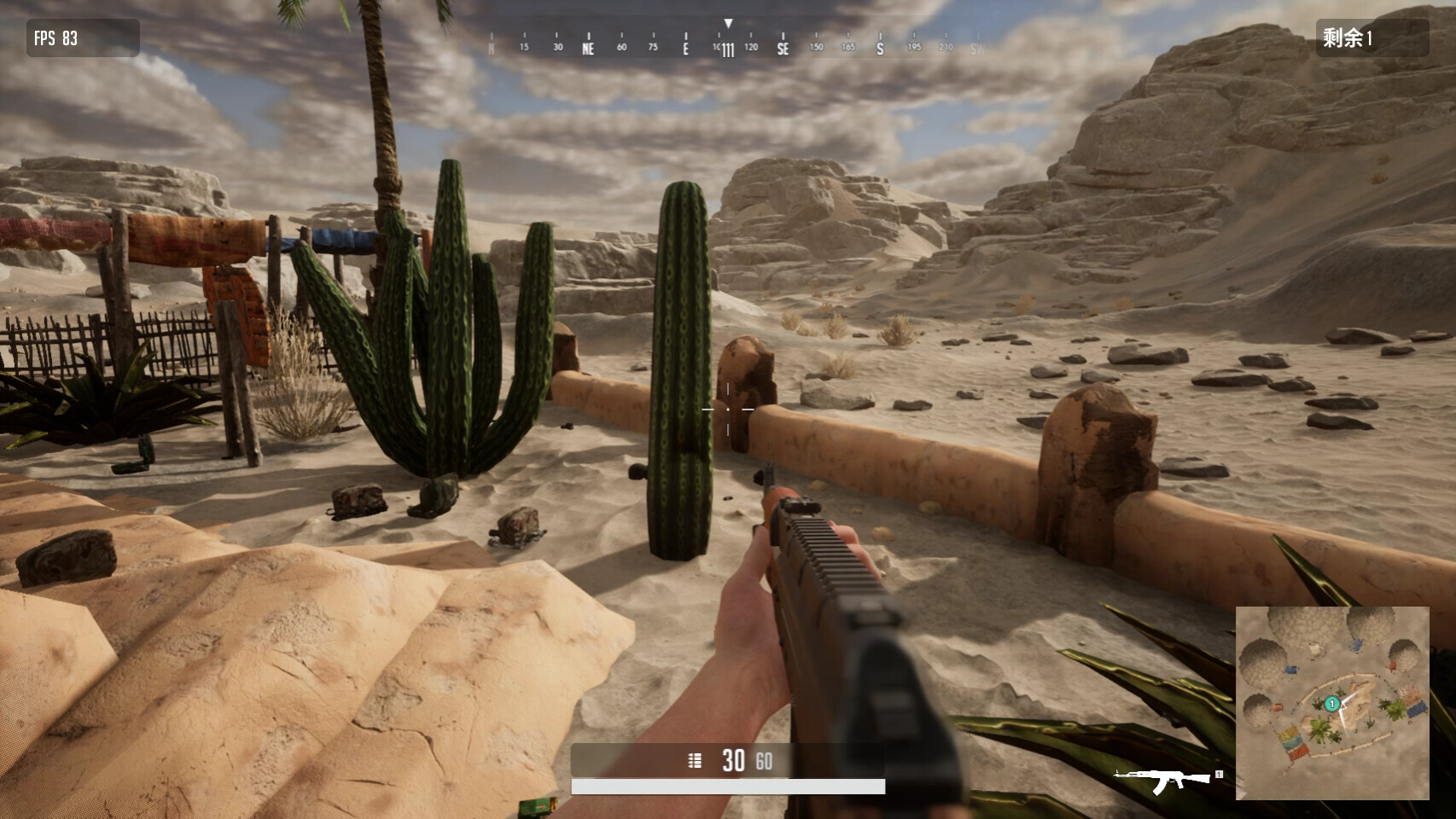Click the 111 bearing number on the compass

pyautogui.click(x=727, y=50)
